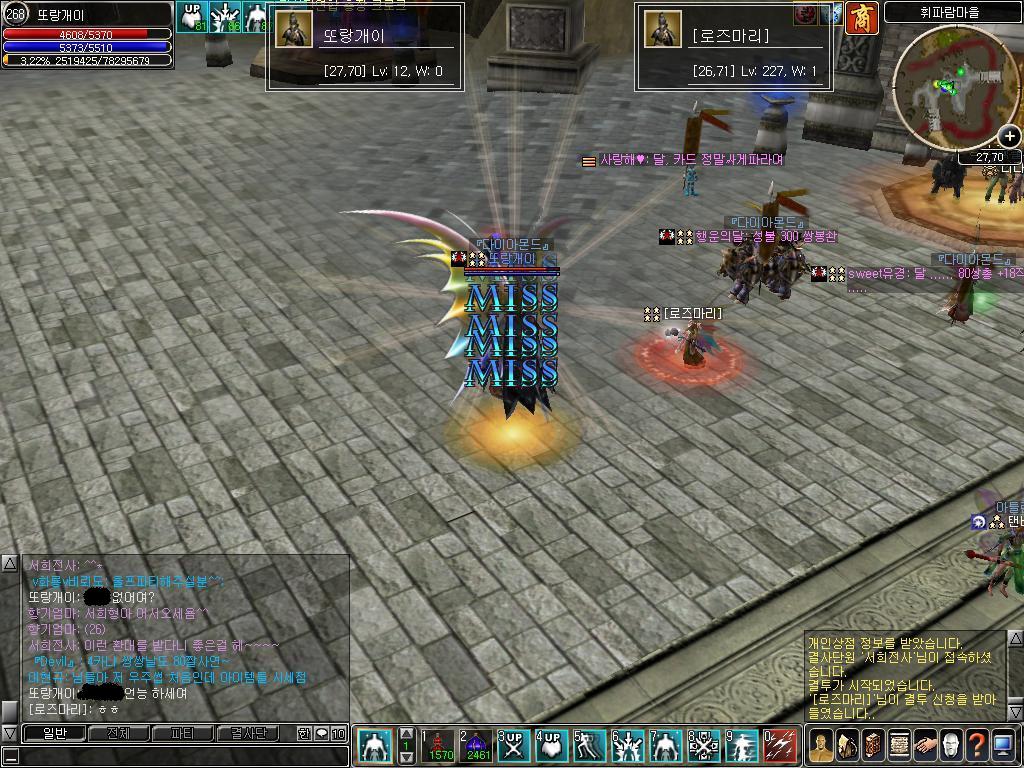
Task: Open the red 商 merchant icon
Action: click(x=861, y=17)
